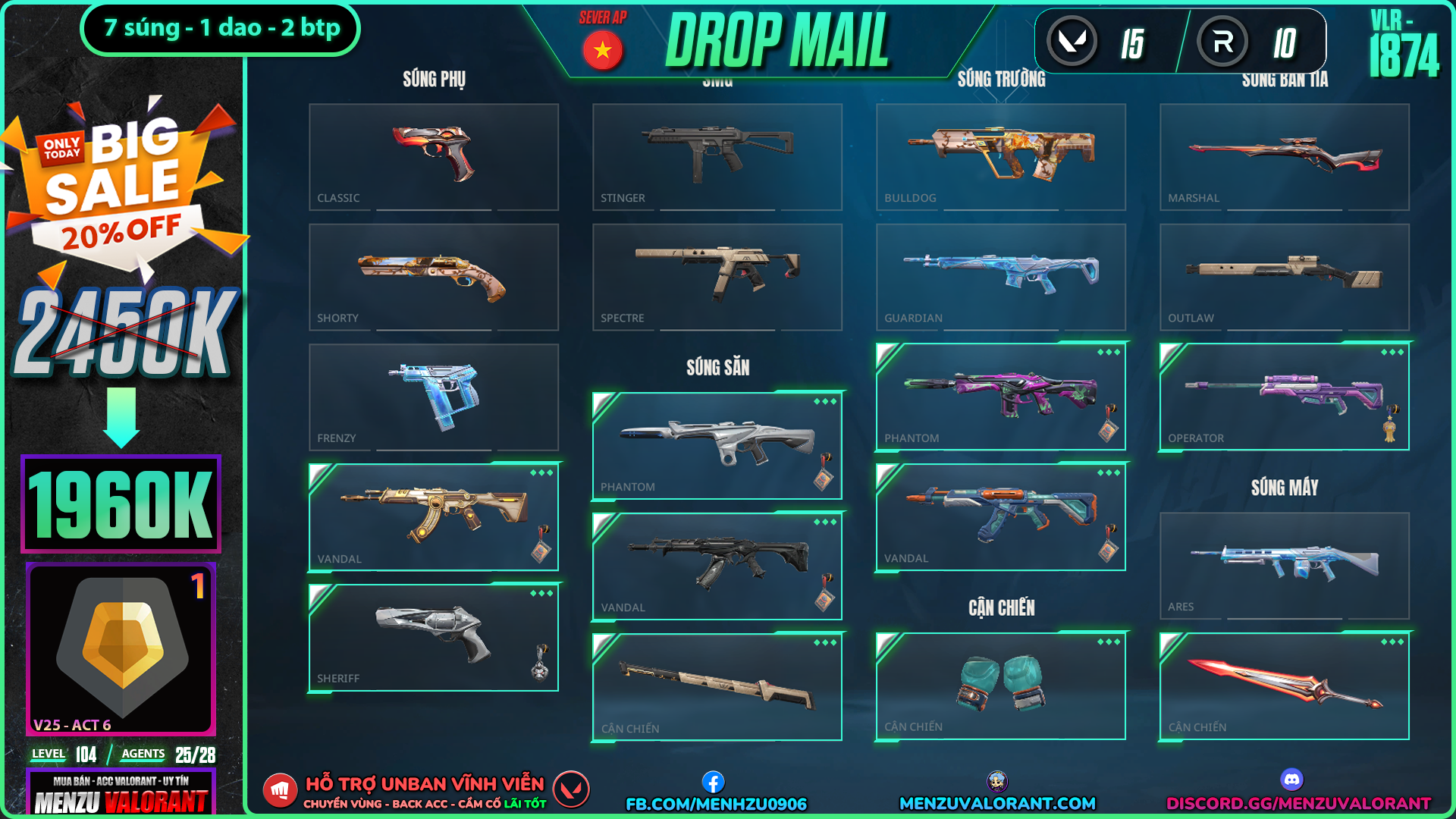Pick the red sword melee tile
1456x819 pixels.
point(1284,686)
